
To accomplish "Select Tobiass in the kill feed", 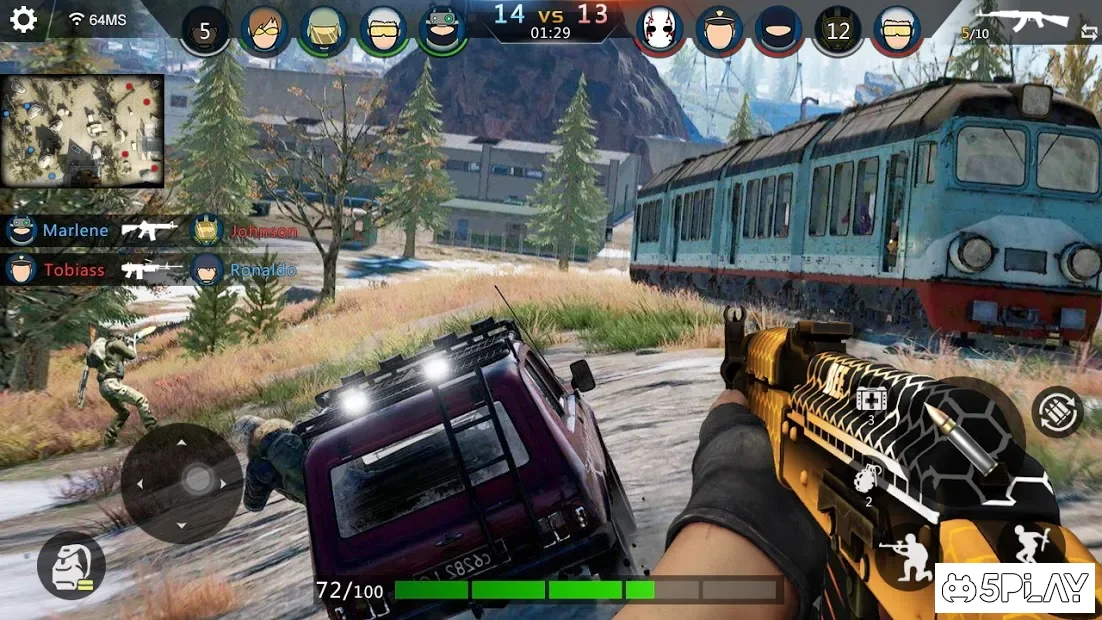I will pos(73,270).
